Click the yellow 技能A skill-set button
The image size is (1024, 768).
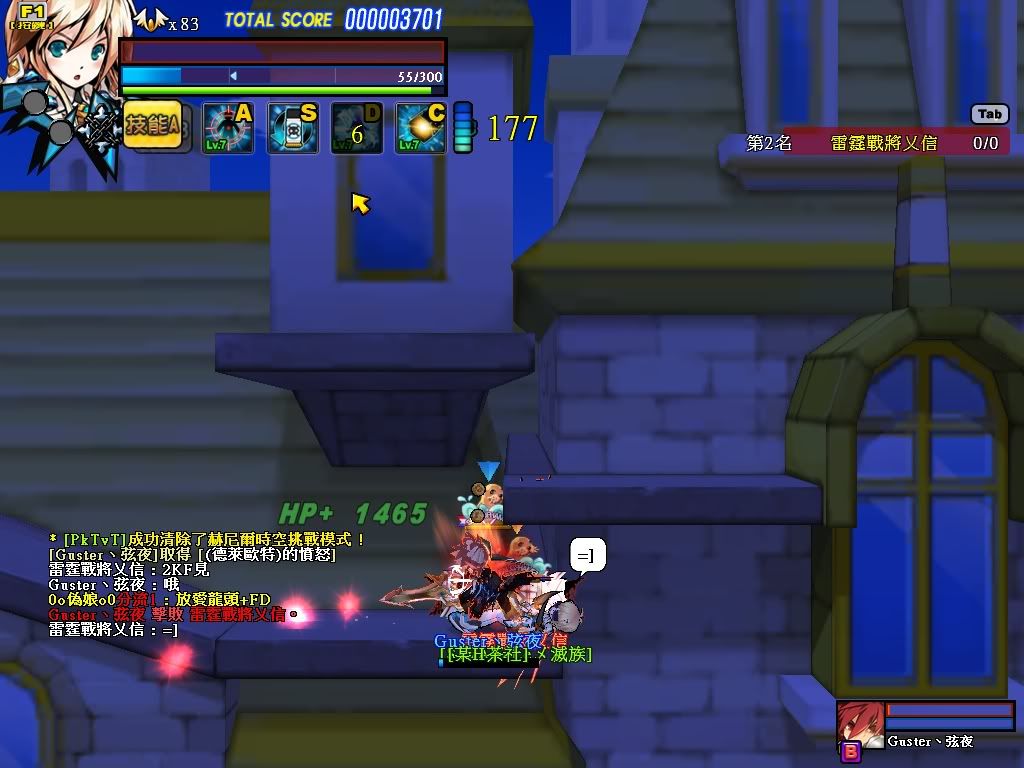click(152, 126)
